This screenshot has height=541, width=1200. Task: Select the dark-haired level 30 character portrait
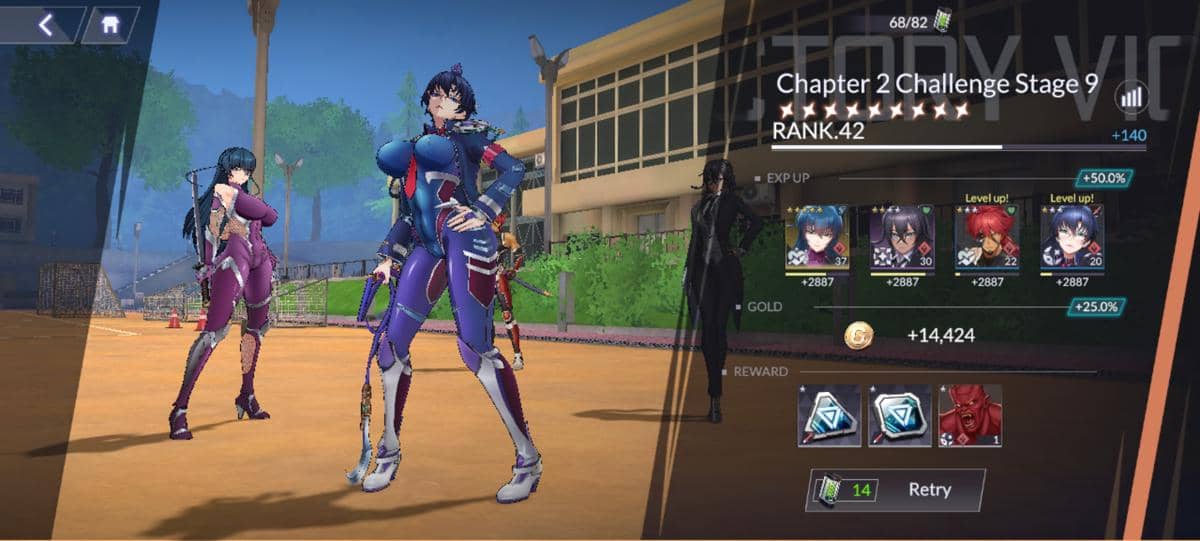[x=901, y=238]
